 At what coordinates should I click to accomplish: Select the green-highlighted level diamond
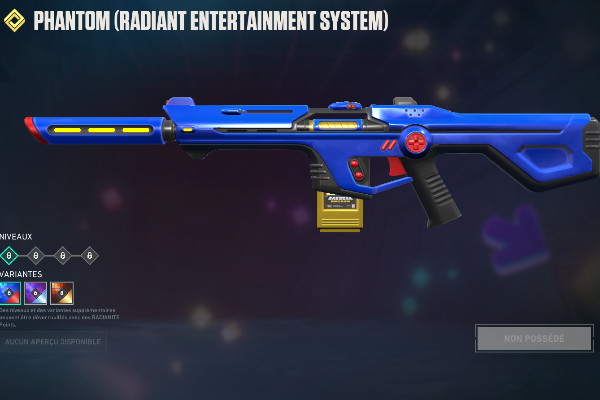[9, 255]
